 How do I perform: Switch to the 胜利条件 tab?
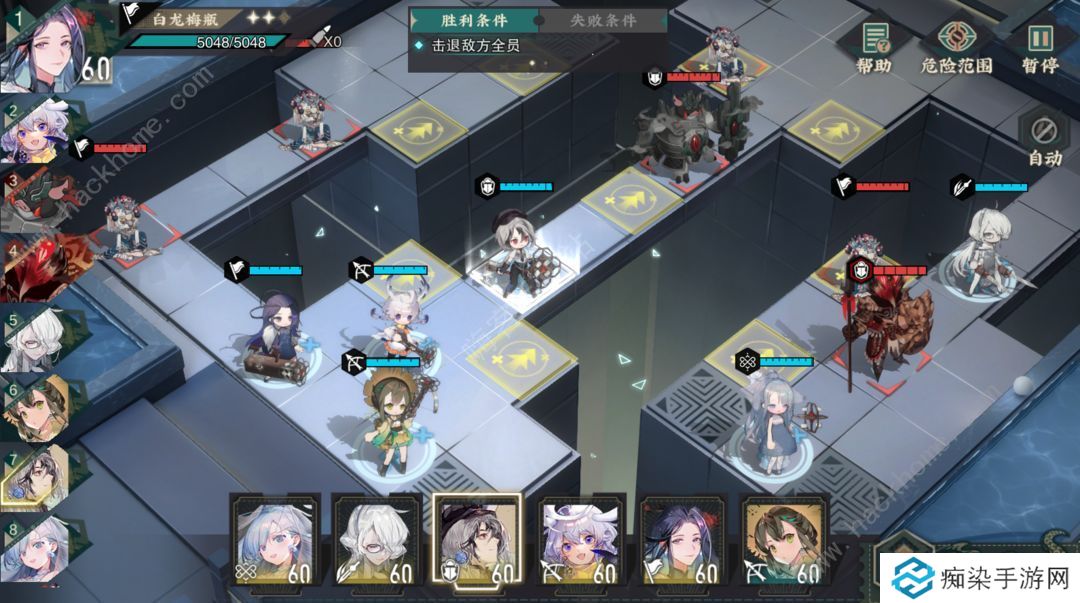pos(474,20)
